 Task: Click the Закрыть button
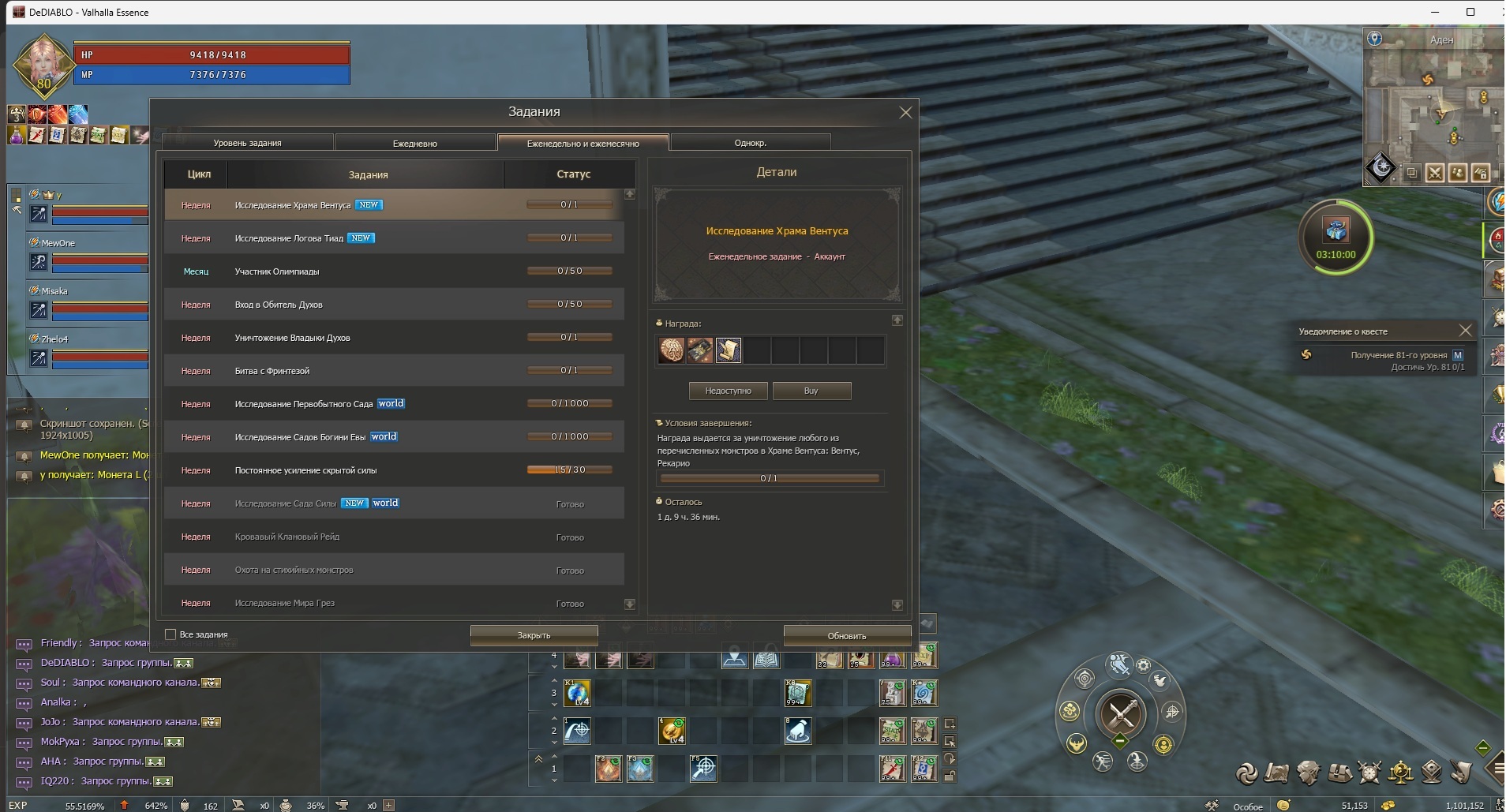pyautogui.click(x=534, y=635)
